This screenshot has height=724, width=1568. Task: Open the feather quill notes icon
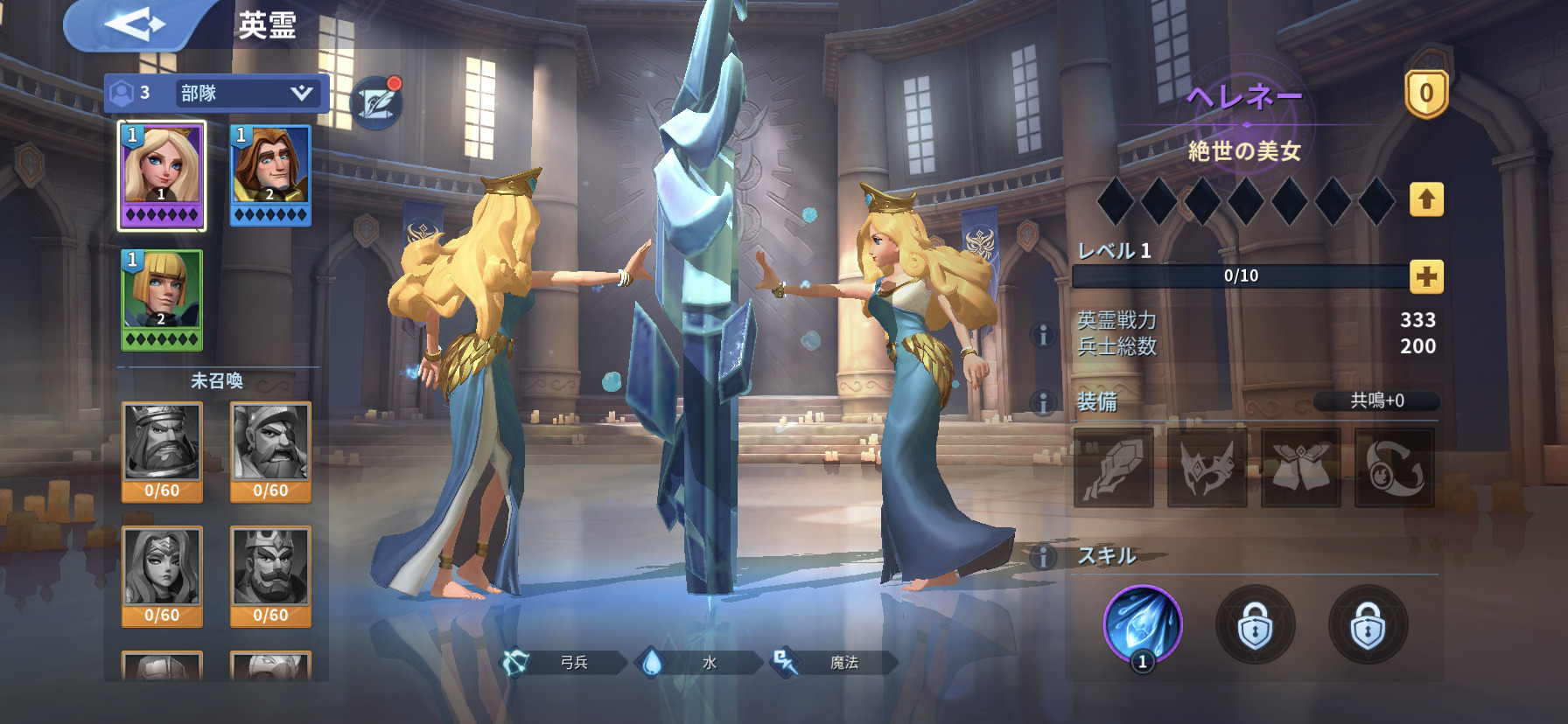click(376, 102)
